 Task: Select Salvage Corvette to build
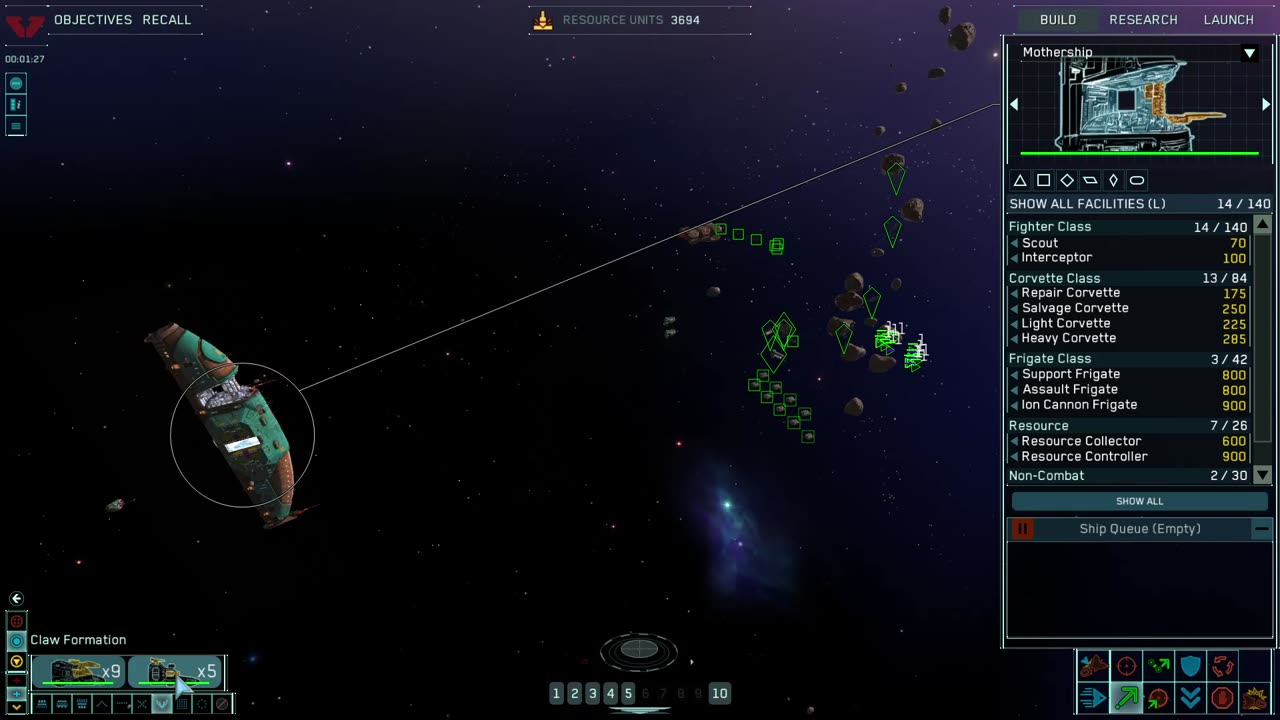click(1074, 308)
